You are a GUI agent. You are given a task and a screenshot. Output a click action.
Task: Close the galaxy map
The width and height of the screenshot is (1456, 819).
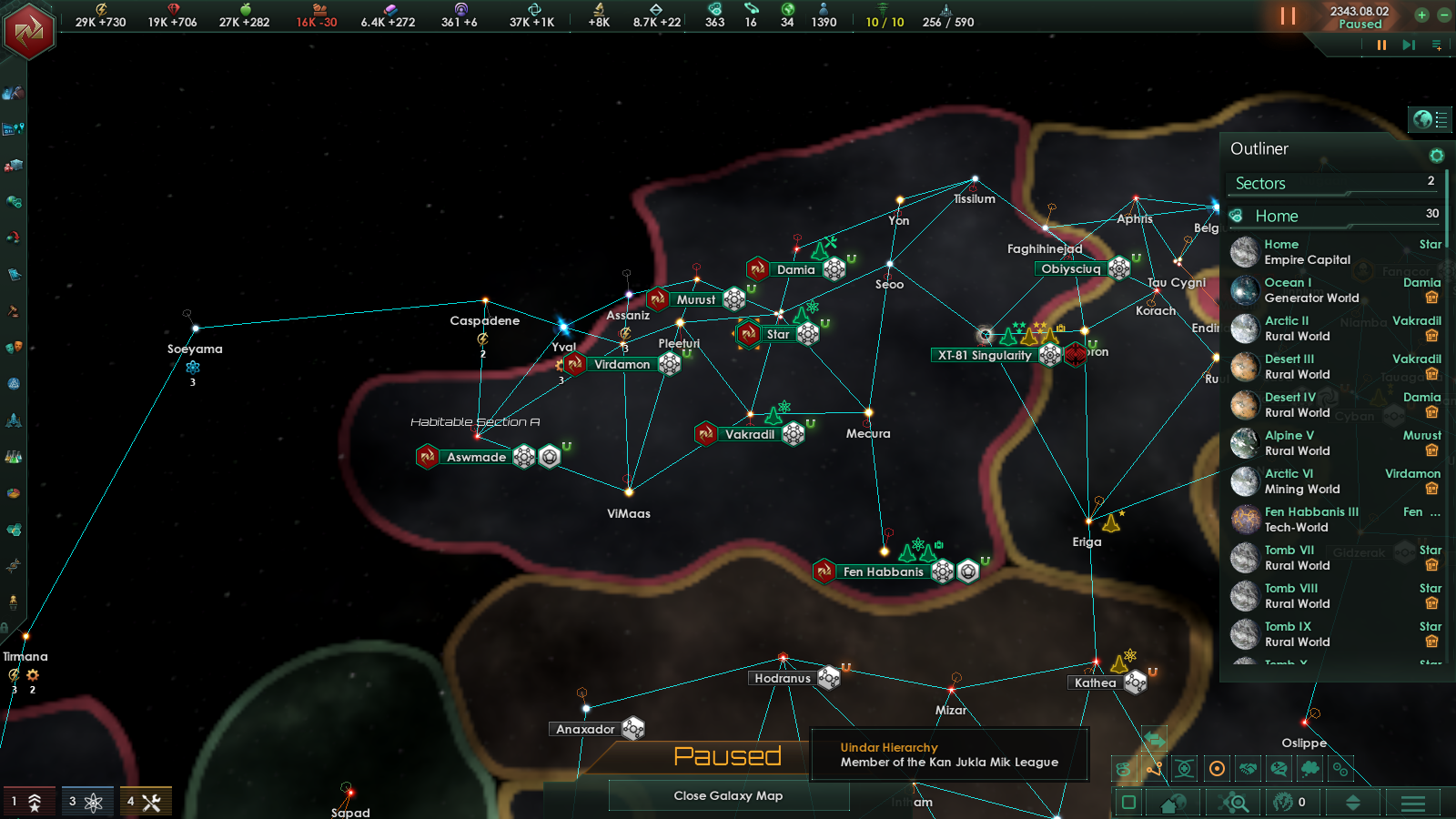[728, 796]
